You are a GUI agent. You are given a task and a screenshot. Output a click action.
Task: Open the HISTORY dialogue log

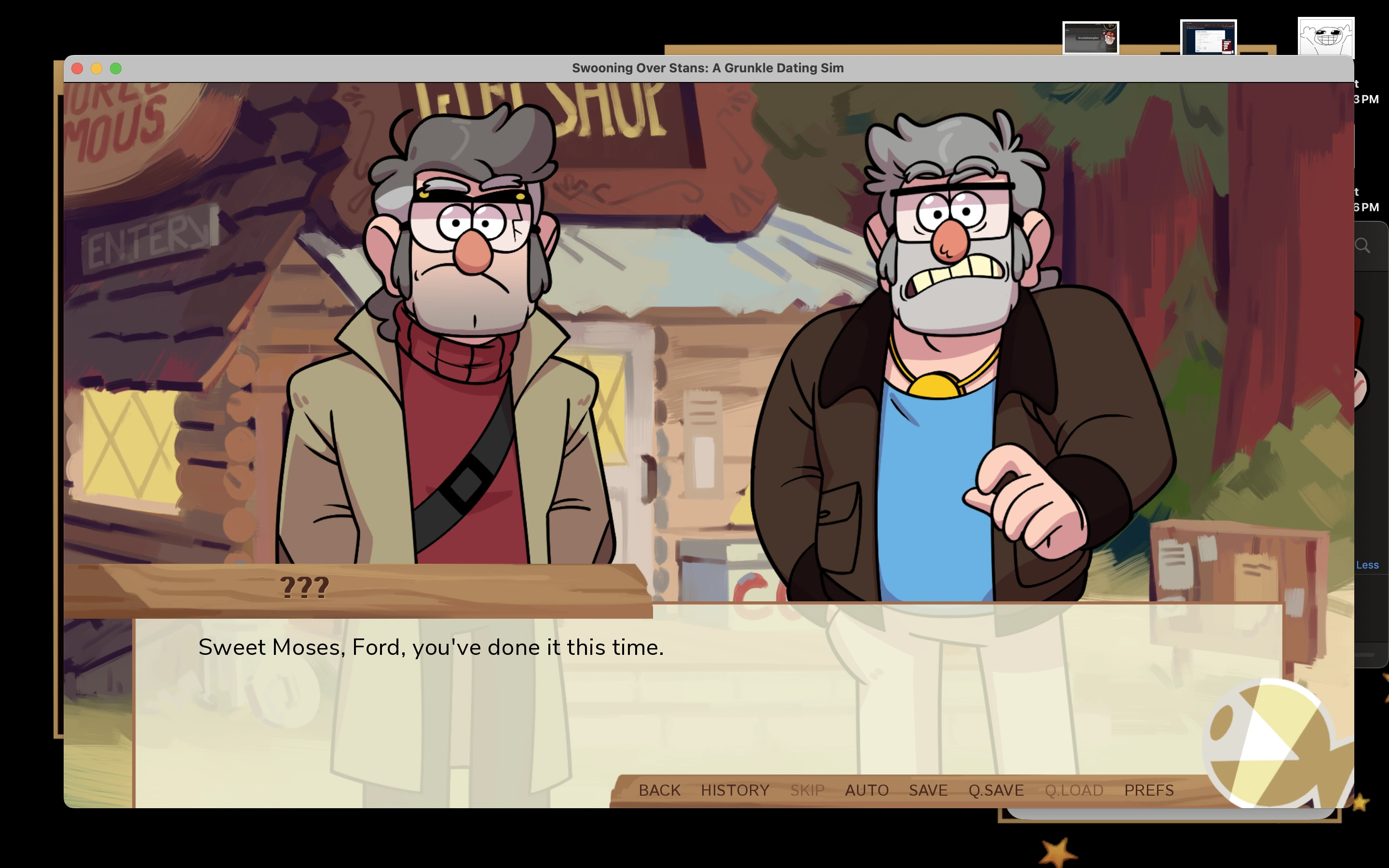point(735,790)
